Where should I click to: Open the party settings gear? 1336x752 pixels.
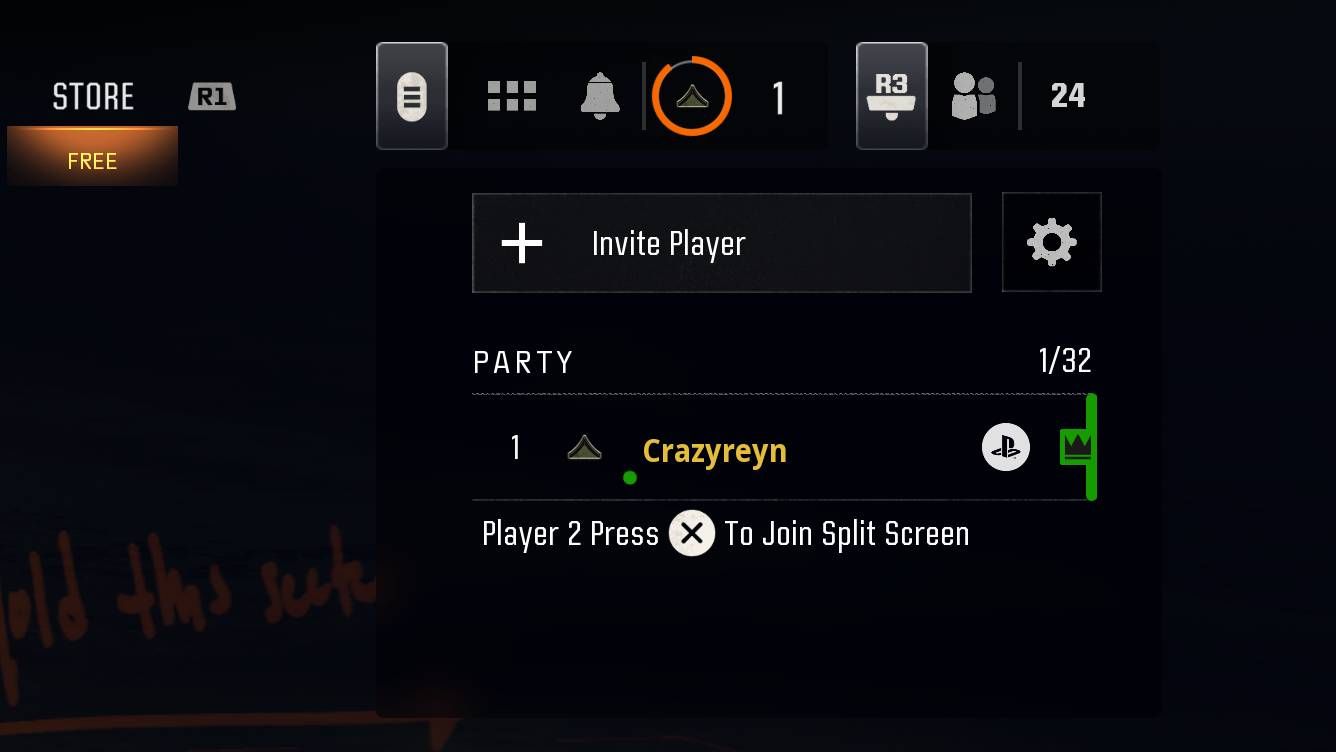(1051, 242)
